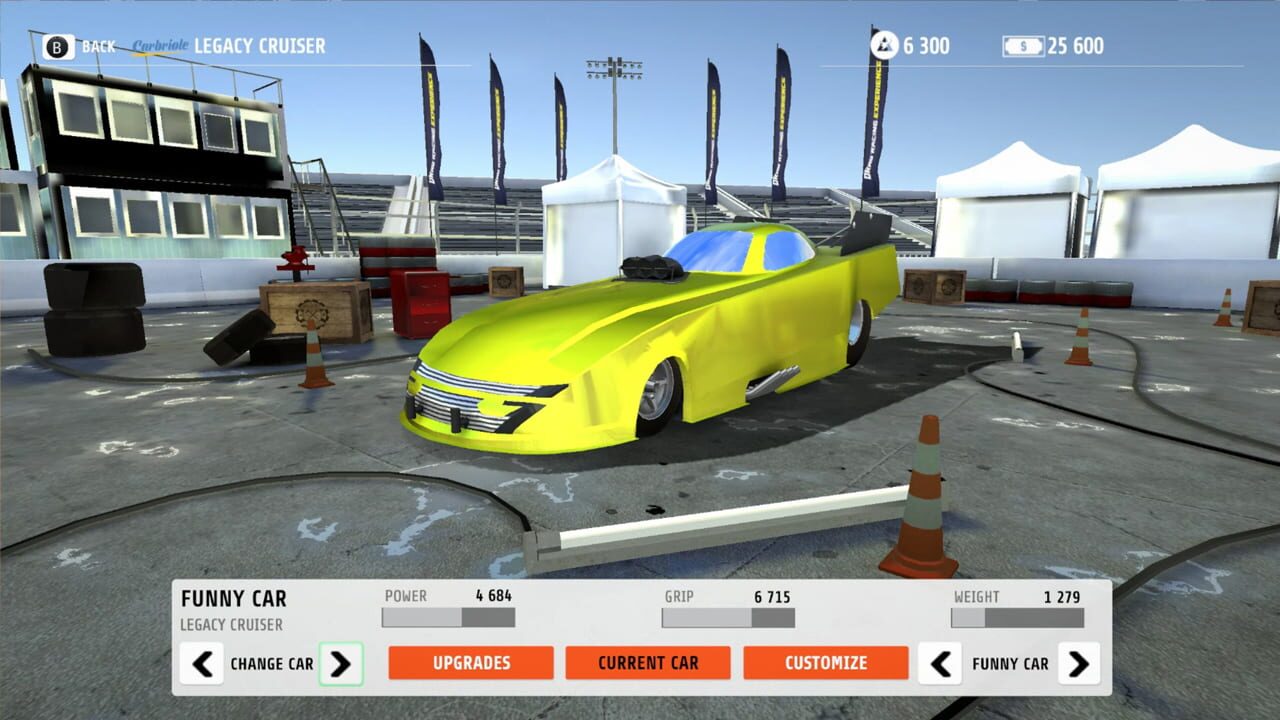Select Current Car option
The width and height of the screenshot is (1280, 720).
click(648, 662)
